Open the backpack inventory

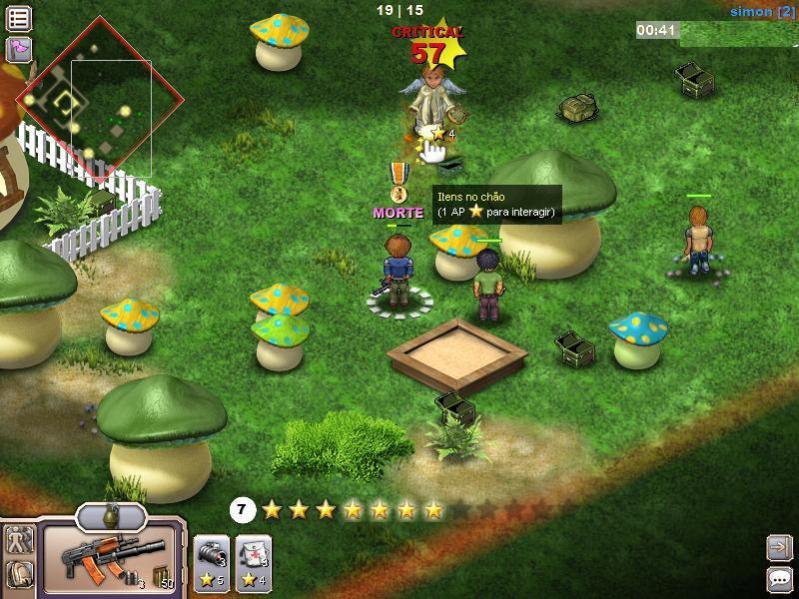tap(20, 576)
